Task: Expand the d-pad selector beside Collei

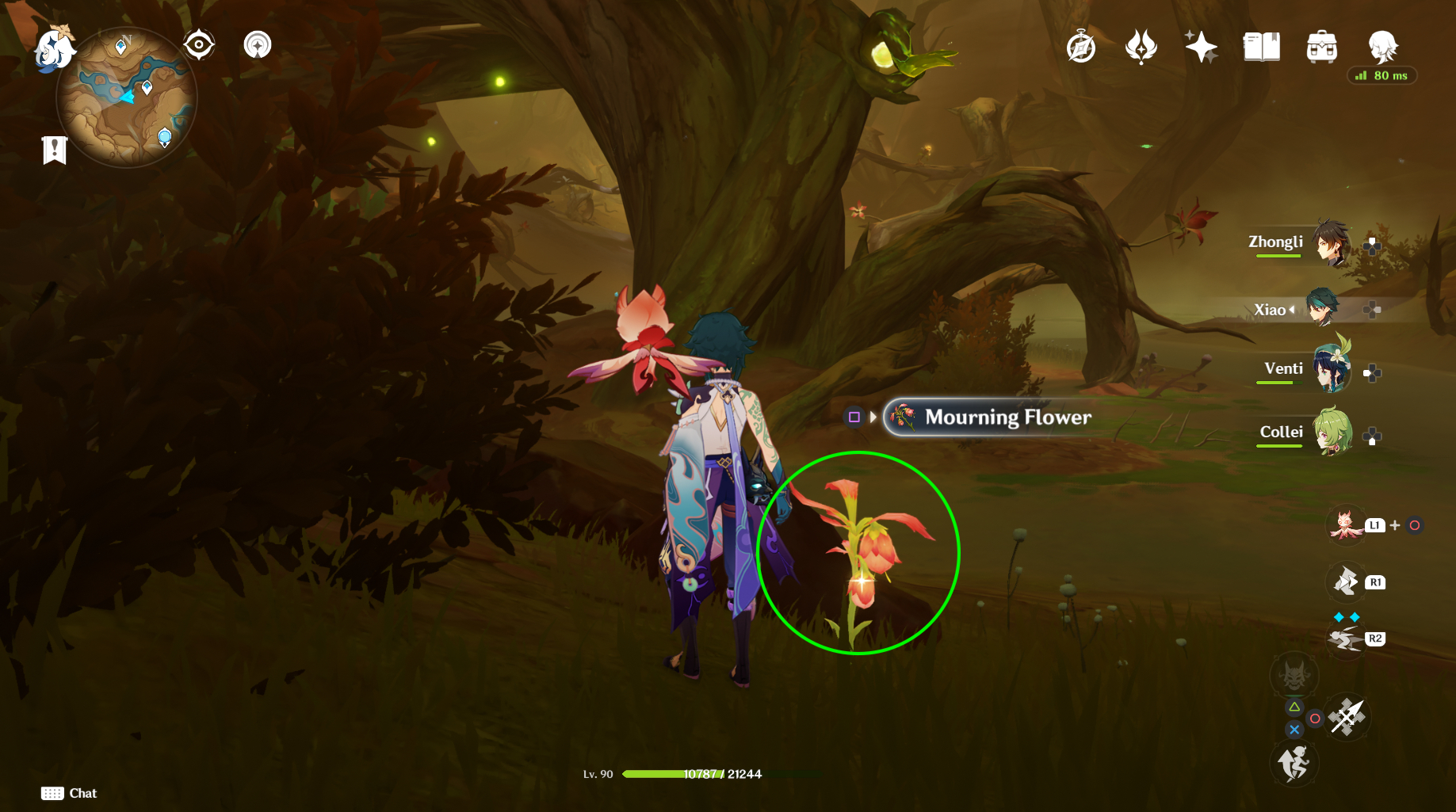Action: [x=1371, y=434]
